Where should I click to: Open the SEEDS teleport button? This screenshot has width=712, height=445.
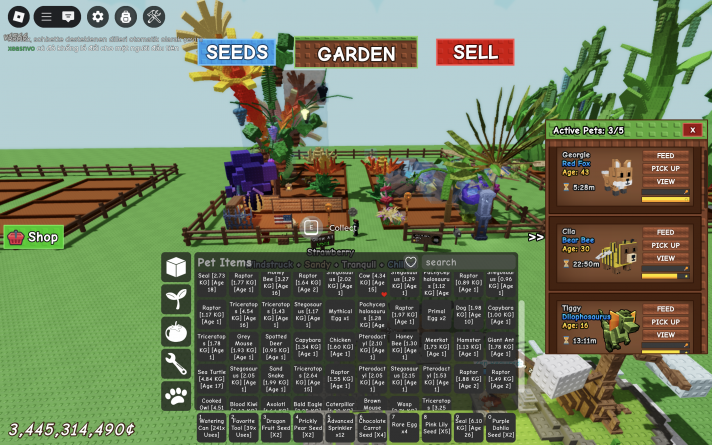tap(236, 52)
